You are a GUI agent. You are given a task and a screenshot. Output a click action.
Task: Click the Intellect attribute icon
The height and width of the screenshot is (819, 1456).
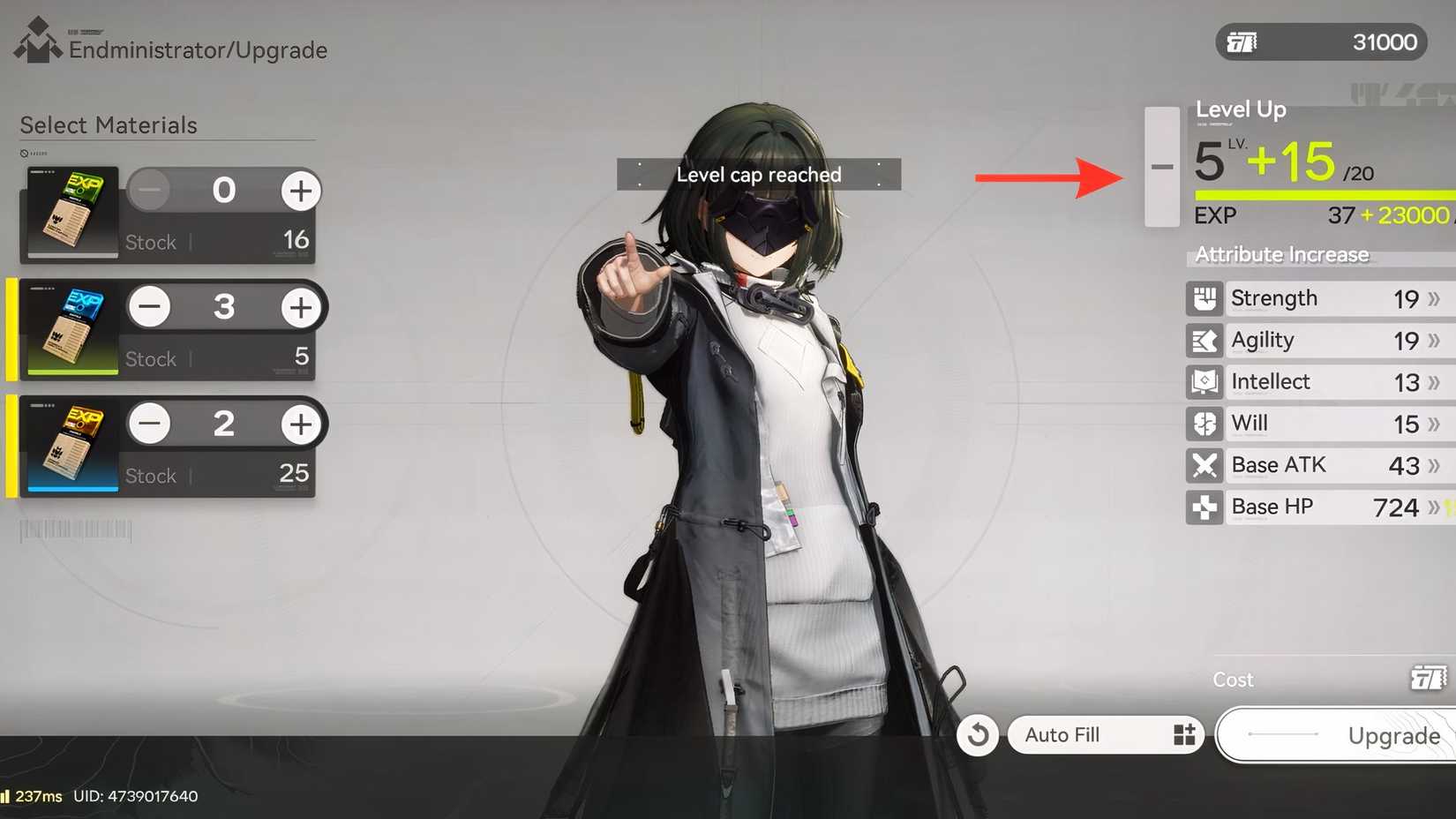pyautogui.click(x=1205, y=382)
